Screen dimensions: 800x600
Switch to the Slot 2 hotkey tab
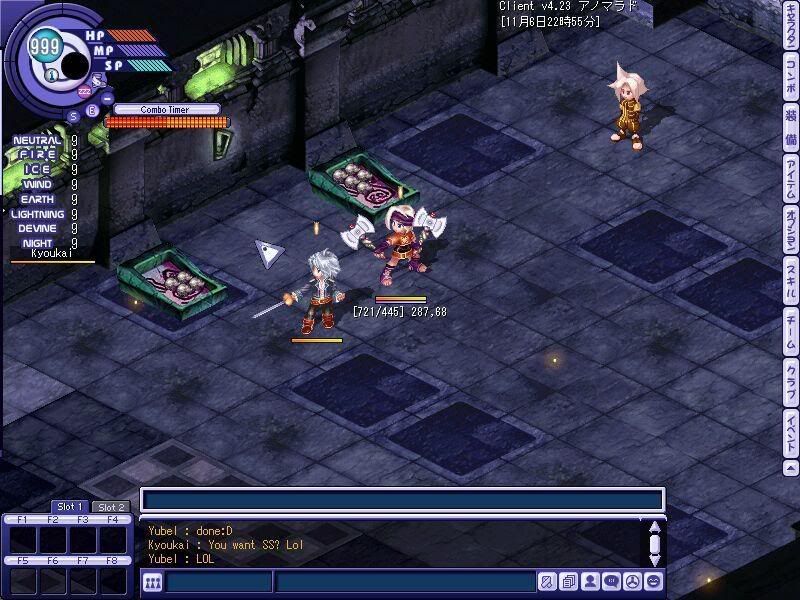(111, 507)
